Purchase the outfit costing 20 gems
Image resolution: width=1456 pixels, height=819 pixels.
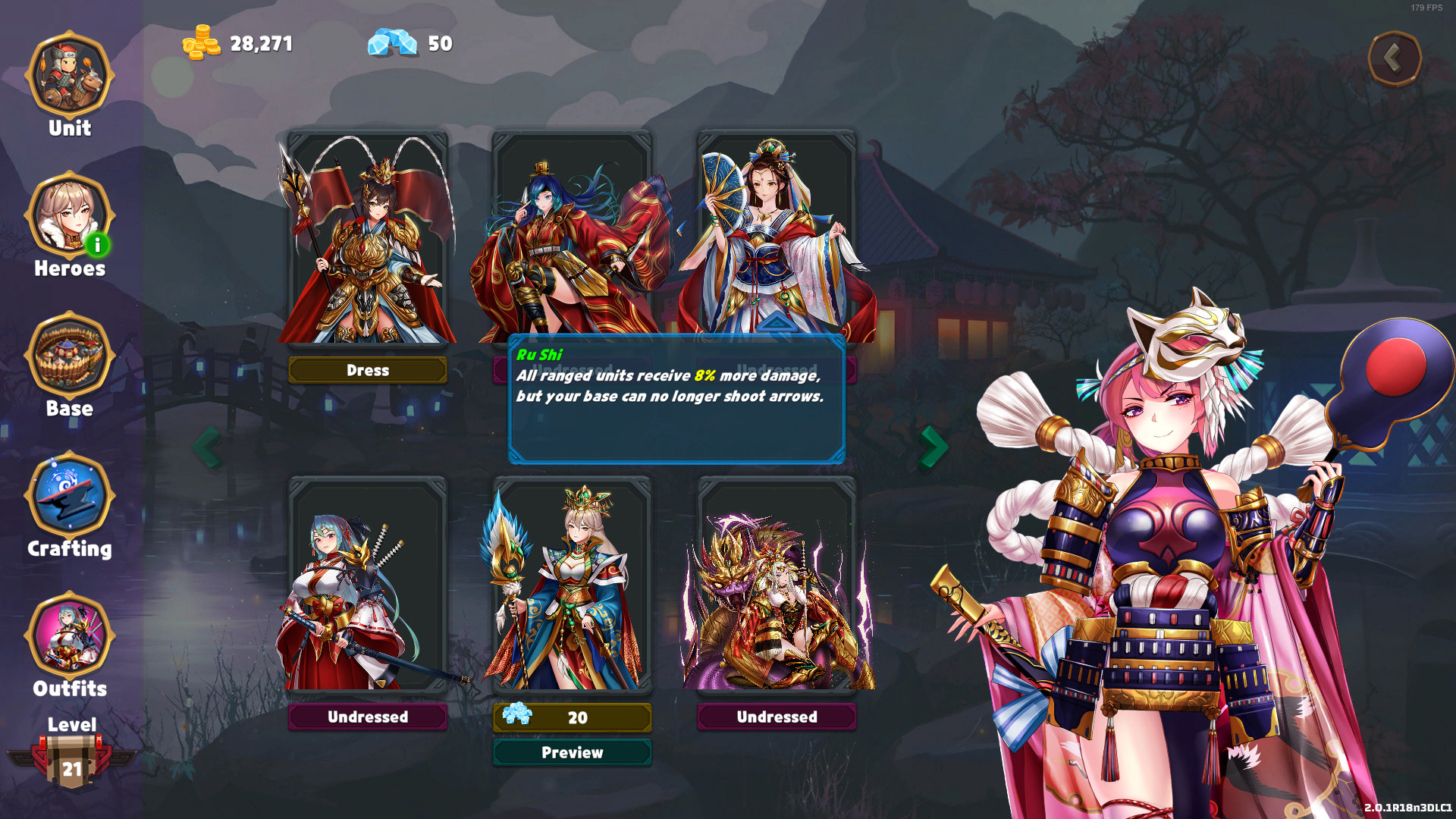[572, 717]
